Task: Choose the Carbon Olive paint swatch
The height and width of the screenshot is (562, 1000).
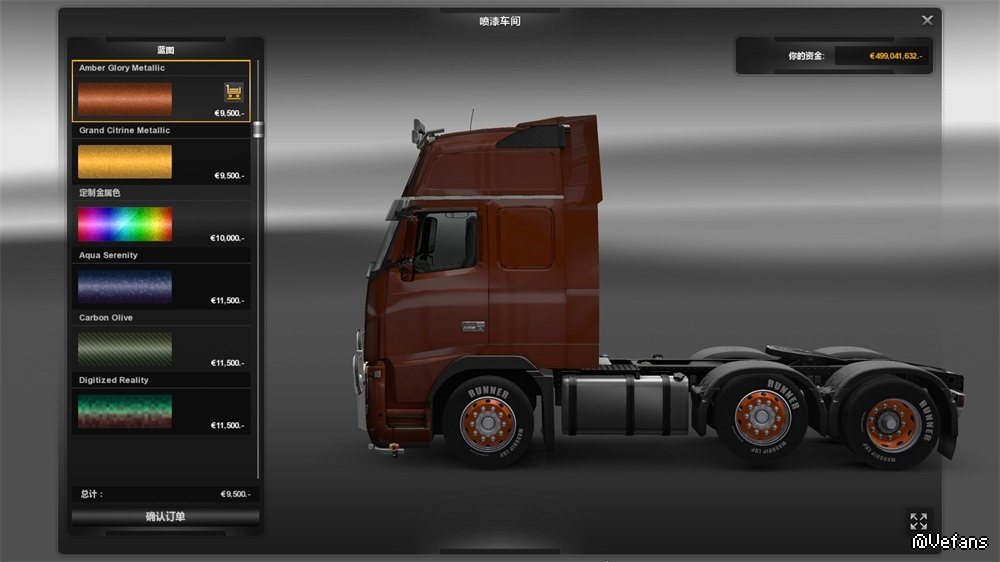Action: click(x=125, y=348)
